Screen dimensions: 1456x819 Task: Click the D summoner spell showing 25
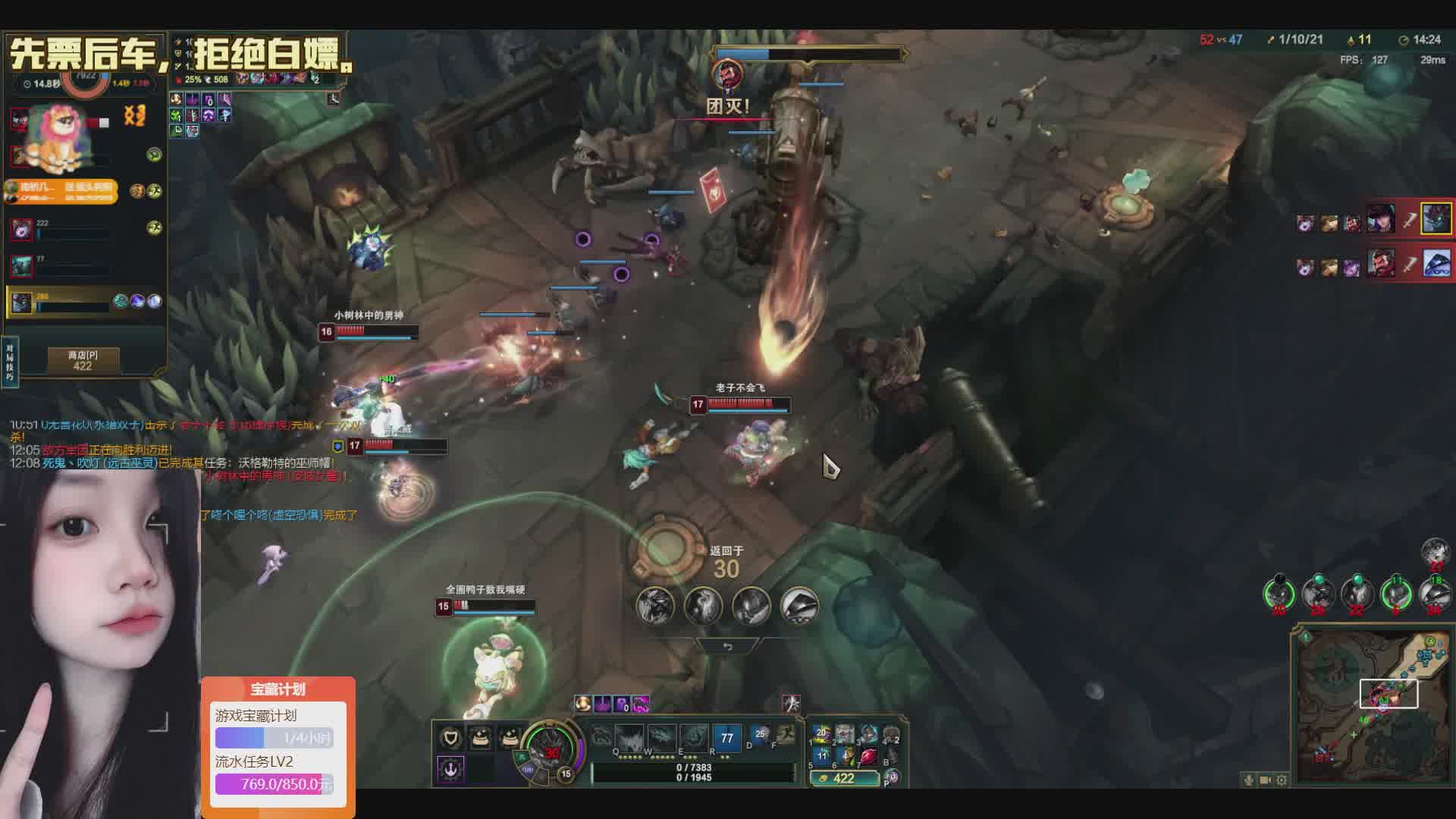759,735
